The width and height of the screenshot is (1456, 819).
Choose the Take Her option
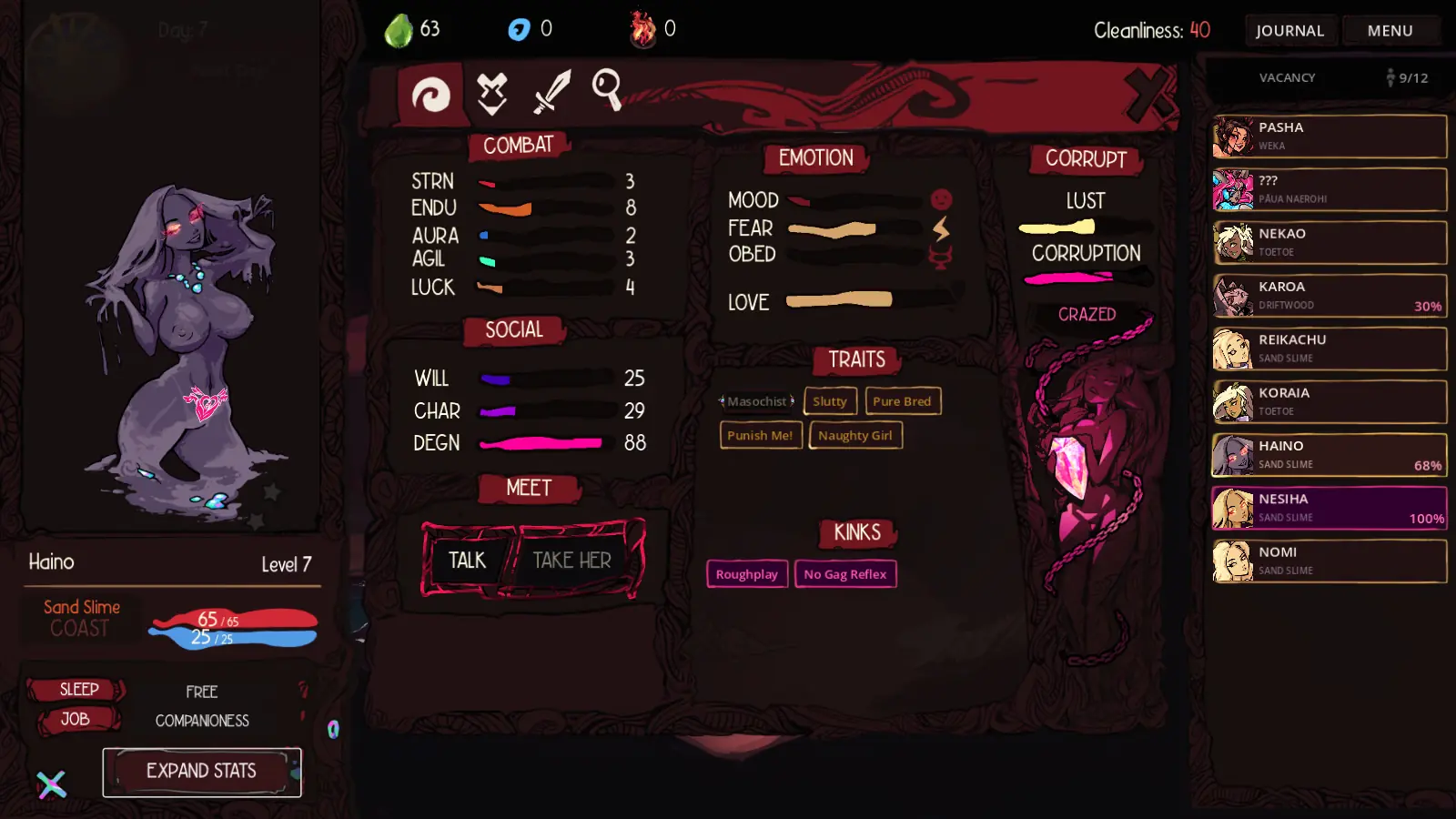tap(572, 560)
